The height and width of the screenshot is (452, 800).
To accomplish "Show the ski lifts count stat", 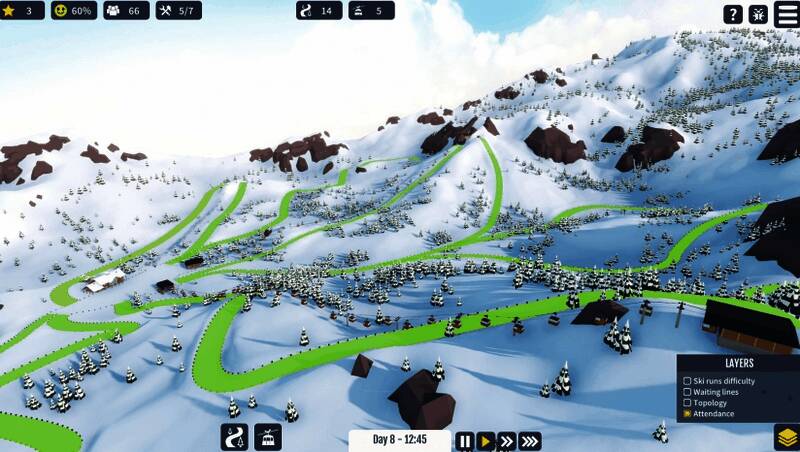I will 371,11.
